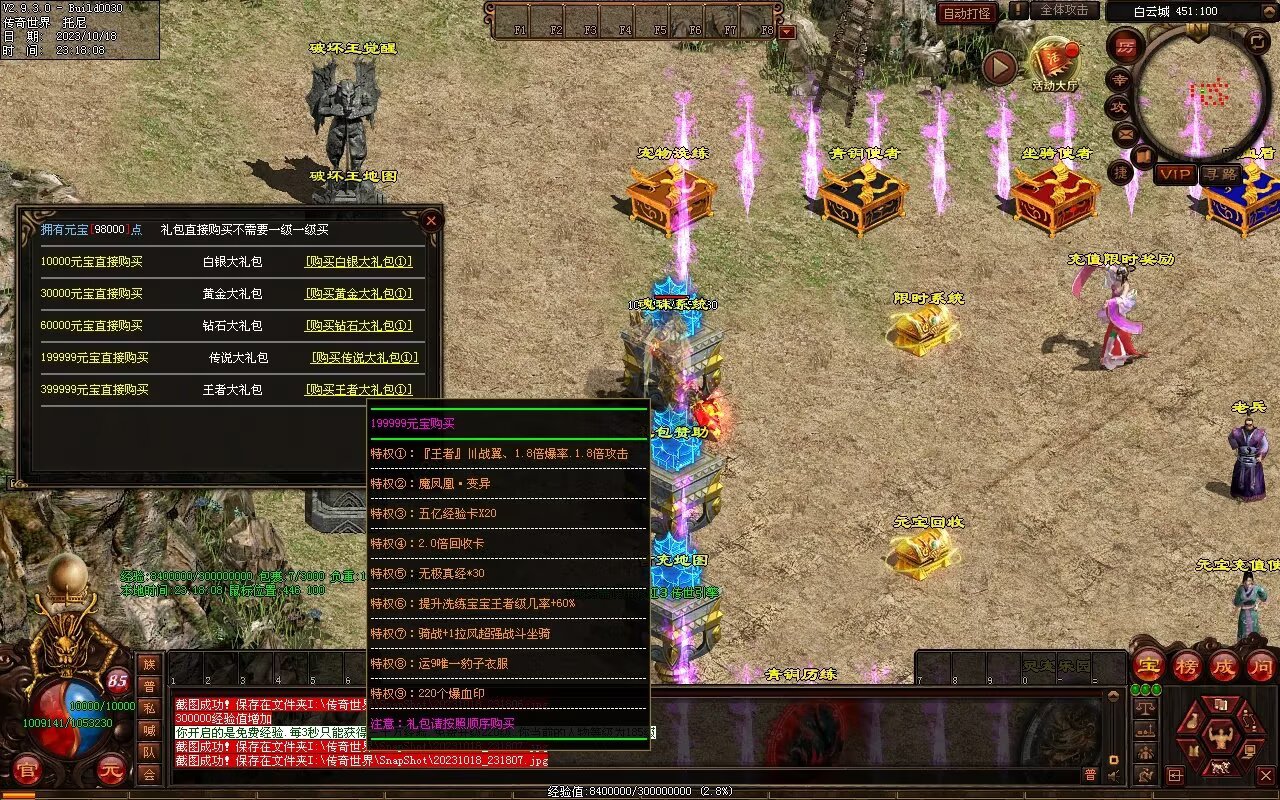This screenshot has height=800, width=1280.
Task: Purchase the 传说大礼包 legend gift pack
Action: (x=364, y=358)
